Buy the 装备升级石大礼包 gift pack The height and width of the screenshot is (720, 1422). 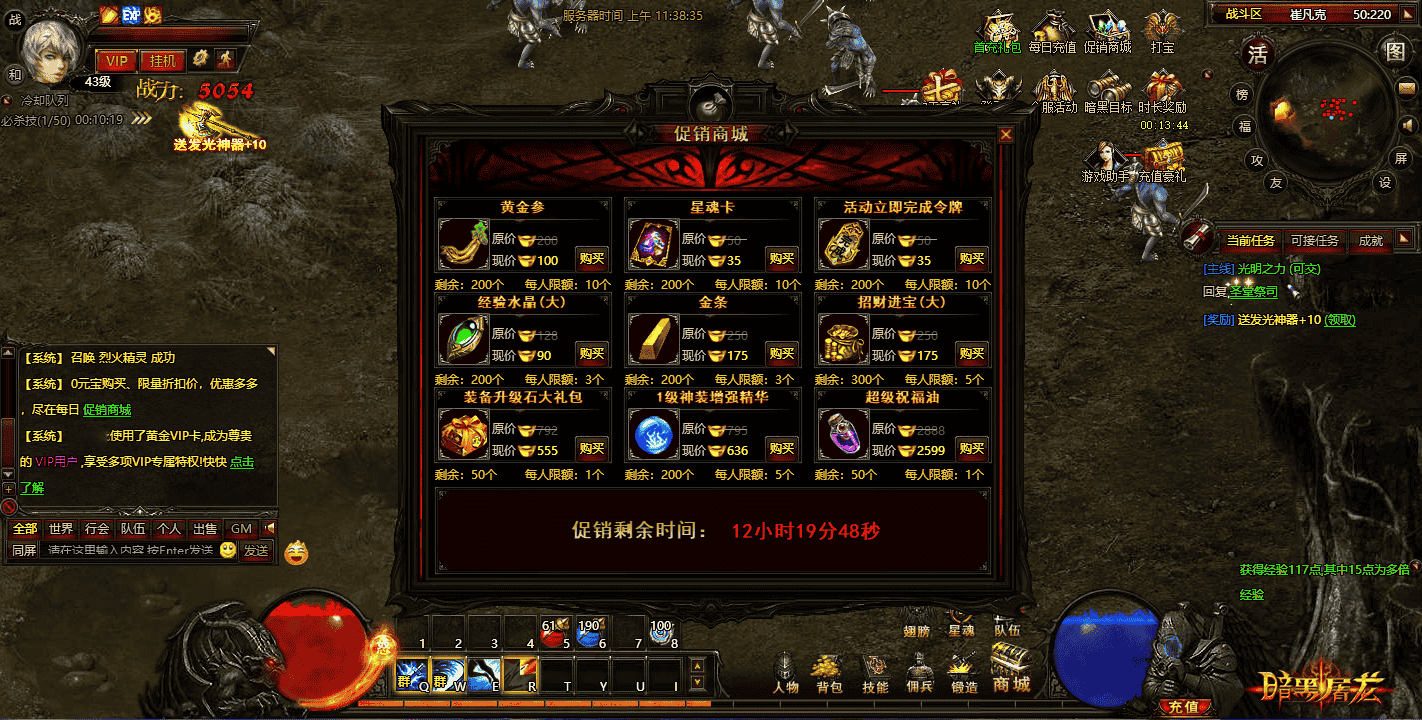pos(591,448)
